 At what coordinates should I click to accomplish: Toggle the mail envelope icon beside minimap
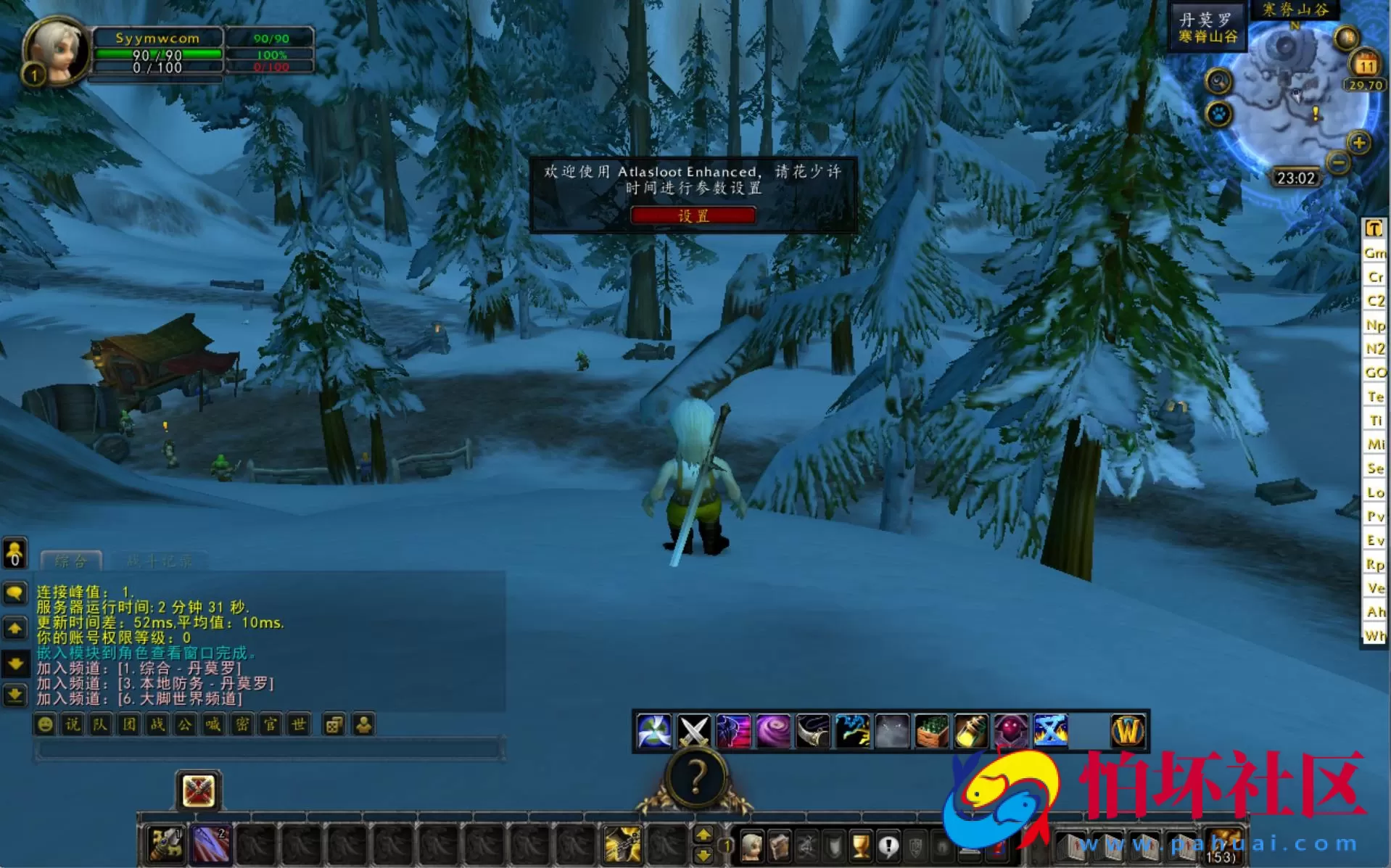point(1347,36)
